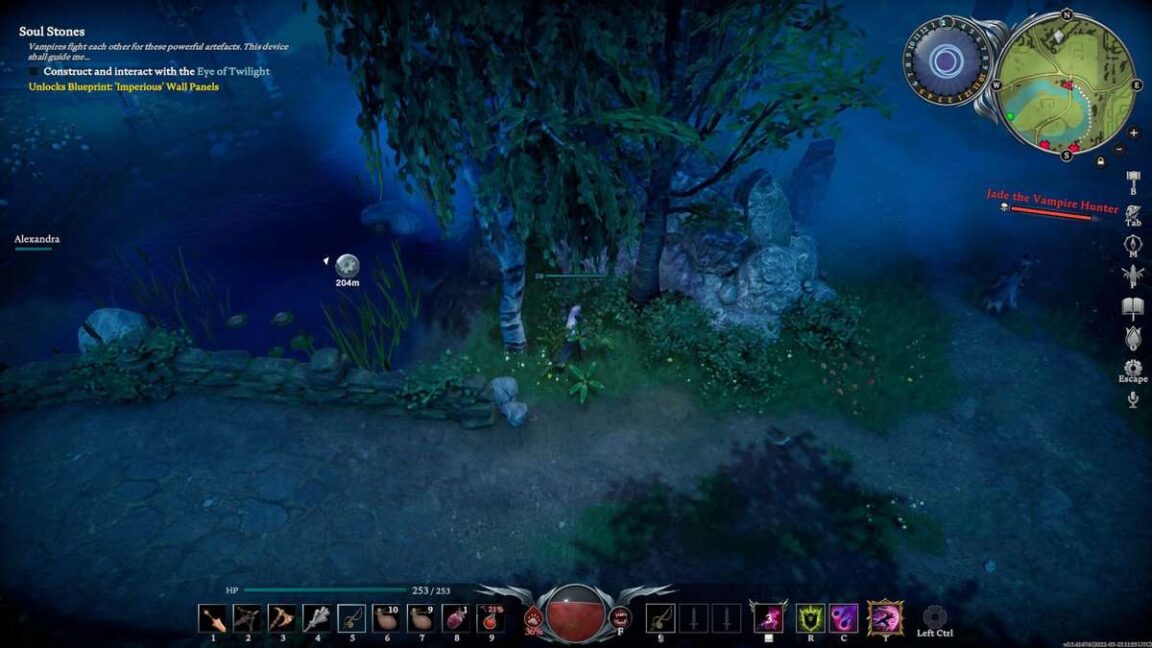Open the journal book icon

coord(1133,307)
